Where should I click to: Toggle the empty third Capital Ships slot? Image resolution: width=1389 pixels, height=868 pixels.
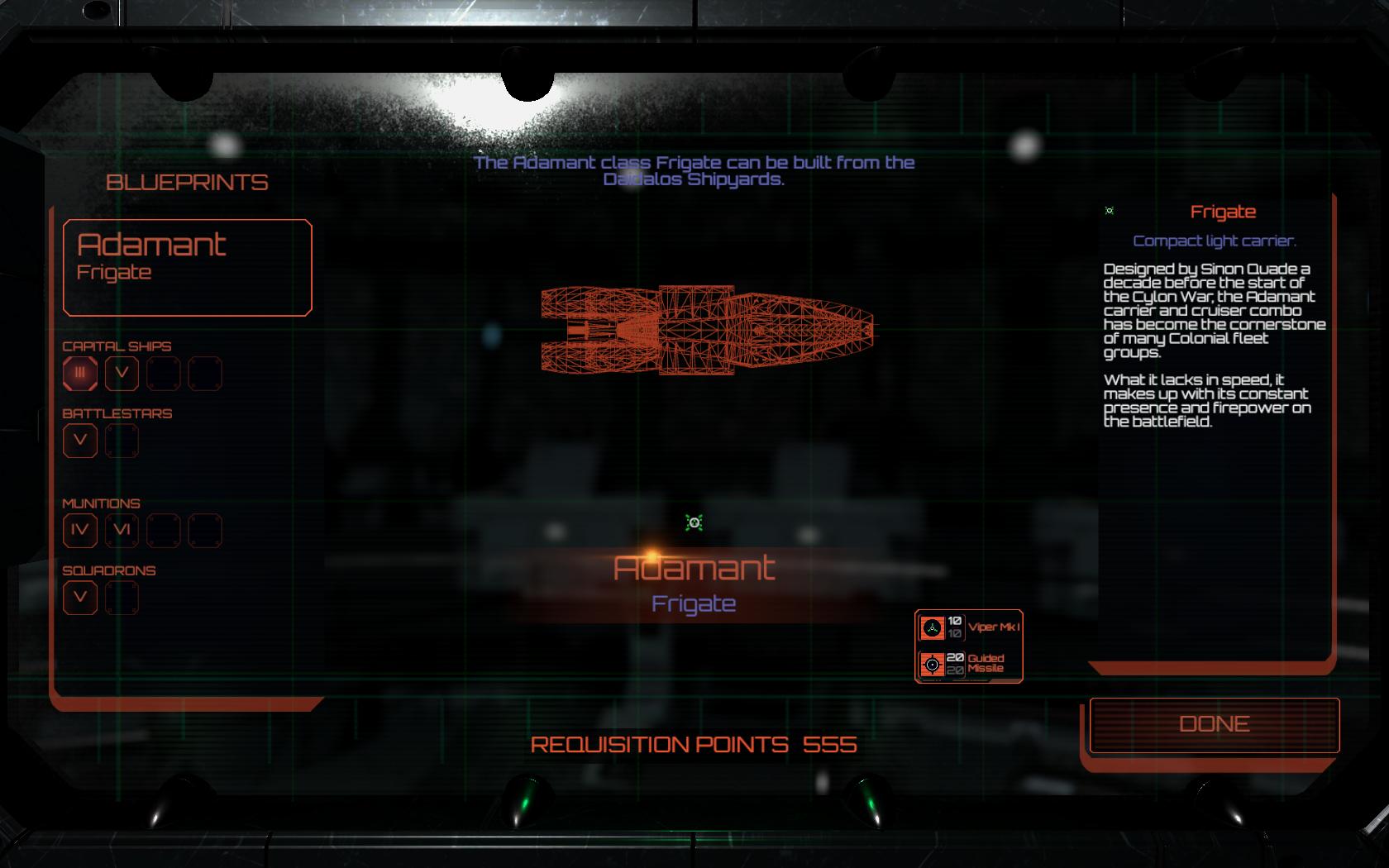click(x=163, y=374)
